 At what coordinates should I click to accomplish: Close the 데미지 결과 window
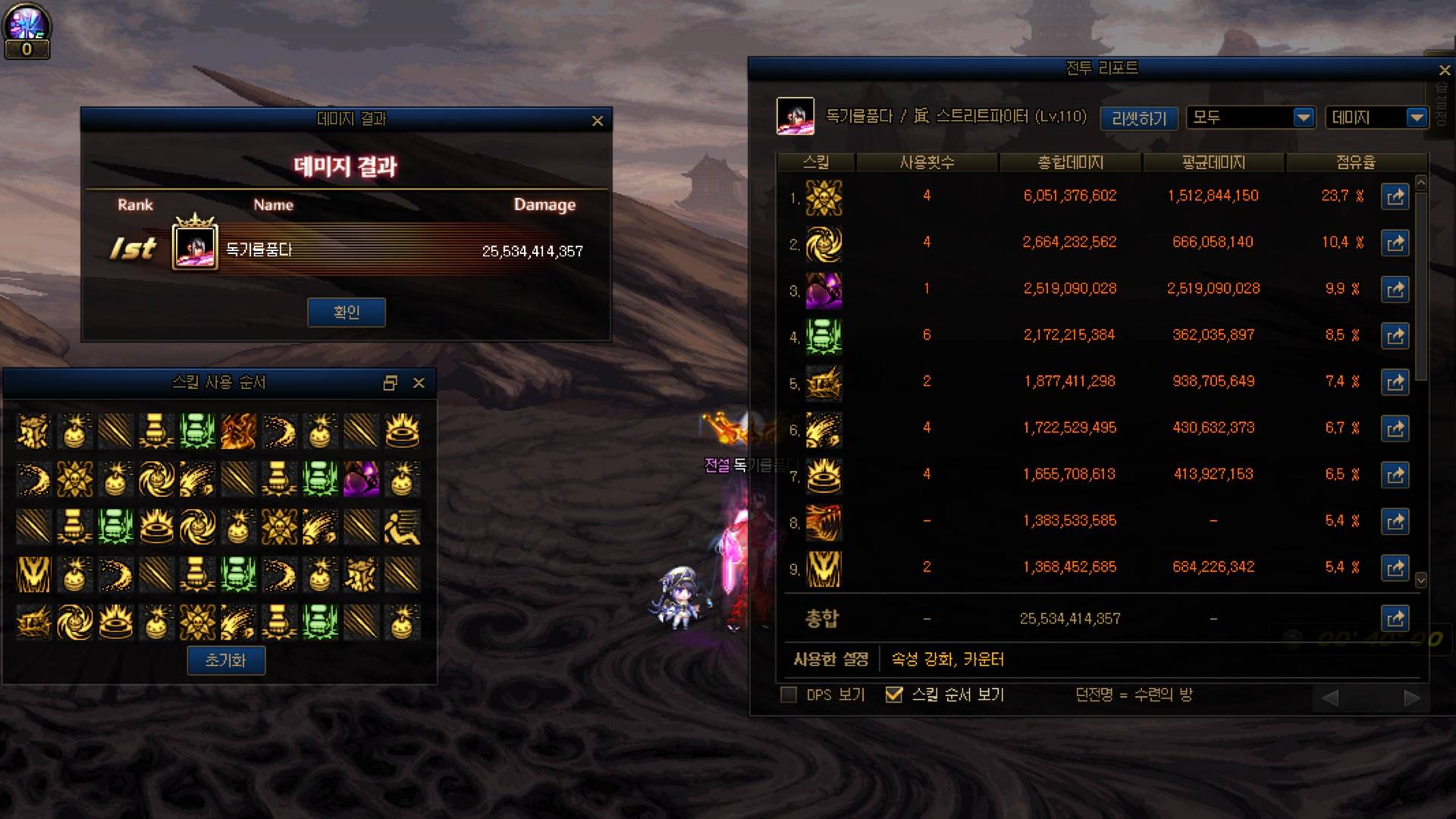coord(598,121)
